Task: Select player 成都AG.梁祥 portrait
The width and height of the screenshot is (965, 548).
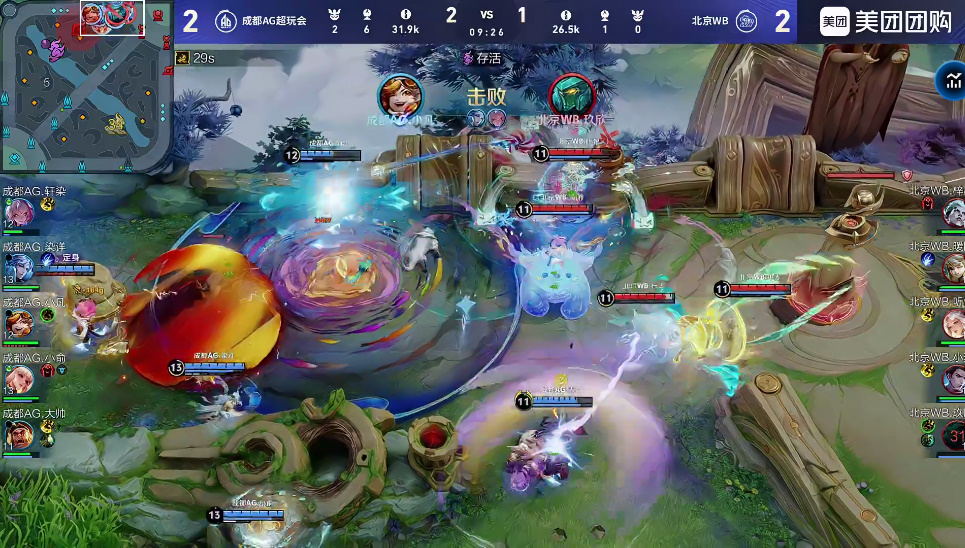Action: (19, 267)
